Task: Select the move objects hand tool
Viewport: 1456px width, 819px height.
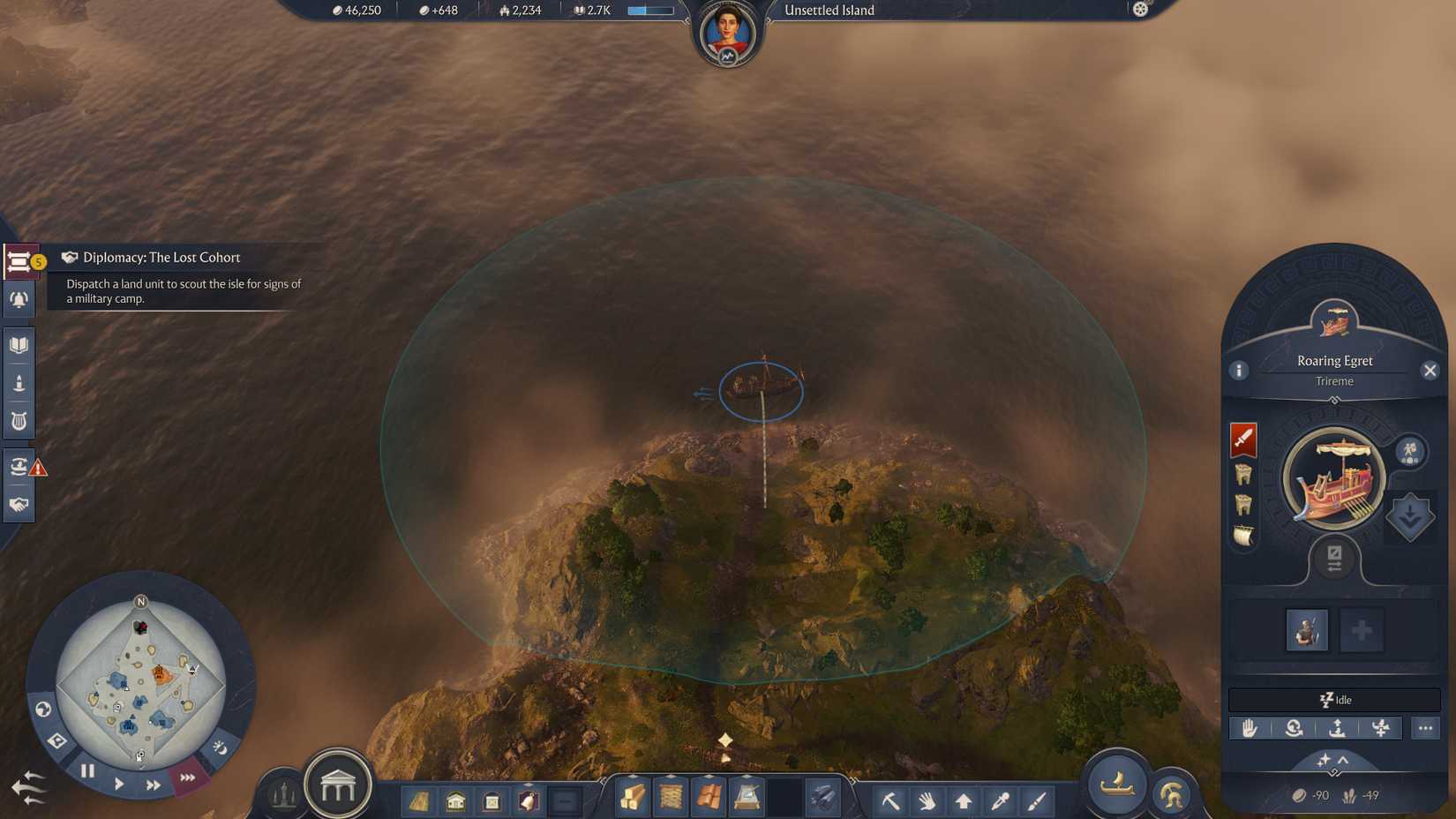Action: click(x=928, y=801)
